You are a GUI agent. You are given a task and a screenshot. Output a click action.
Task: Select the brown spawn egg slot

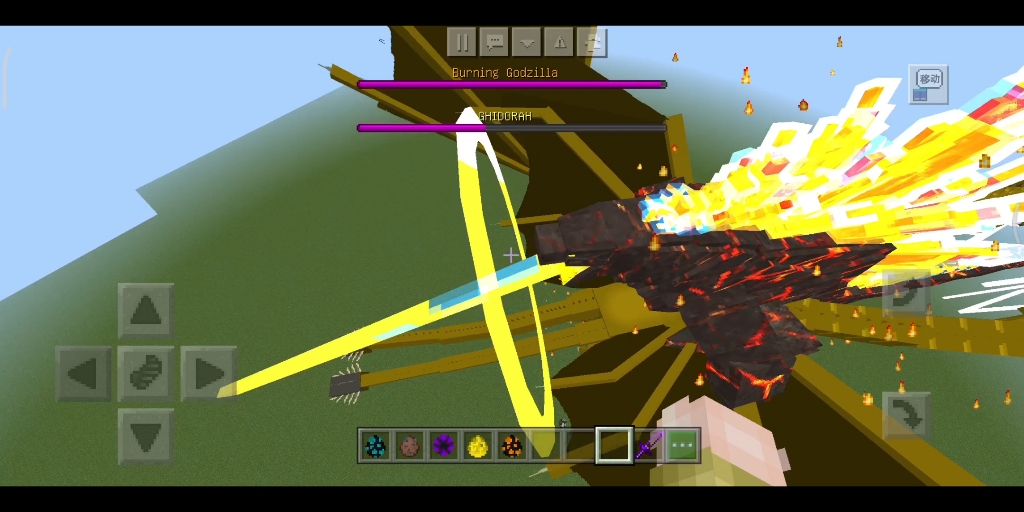click(x=409, y=446)
